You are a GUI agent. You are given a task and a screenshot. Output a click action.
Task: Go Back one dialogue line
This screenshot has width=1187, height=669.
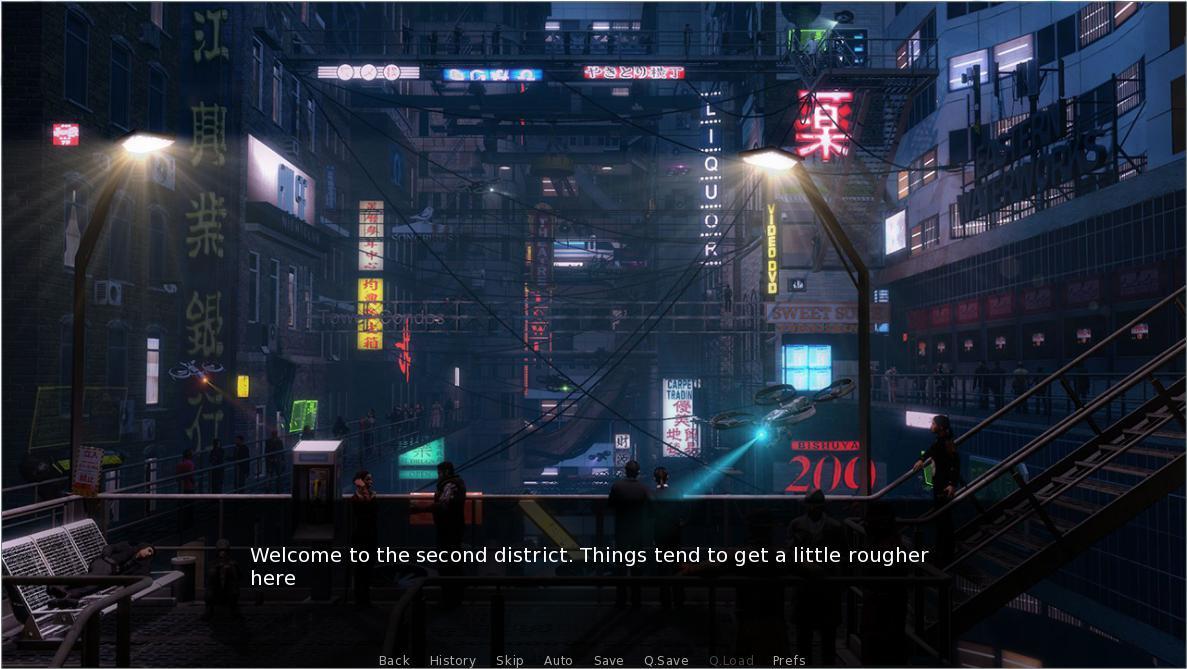pyautogui.click(x=394, y=660)
